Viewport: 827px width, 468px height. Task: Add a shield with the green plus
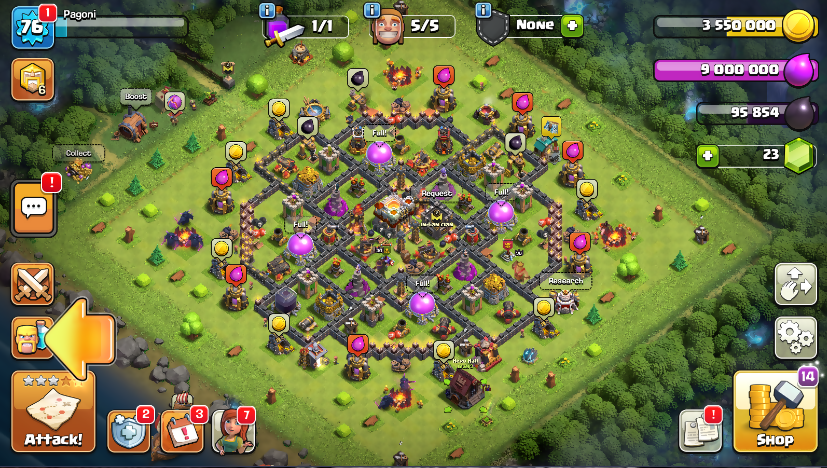pos(572,27)
